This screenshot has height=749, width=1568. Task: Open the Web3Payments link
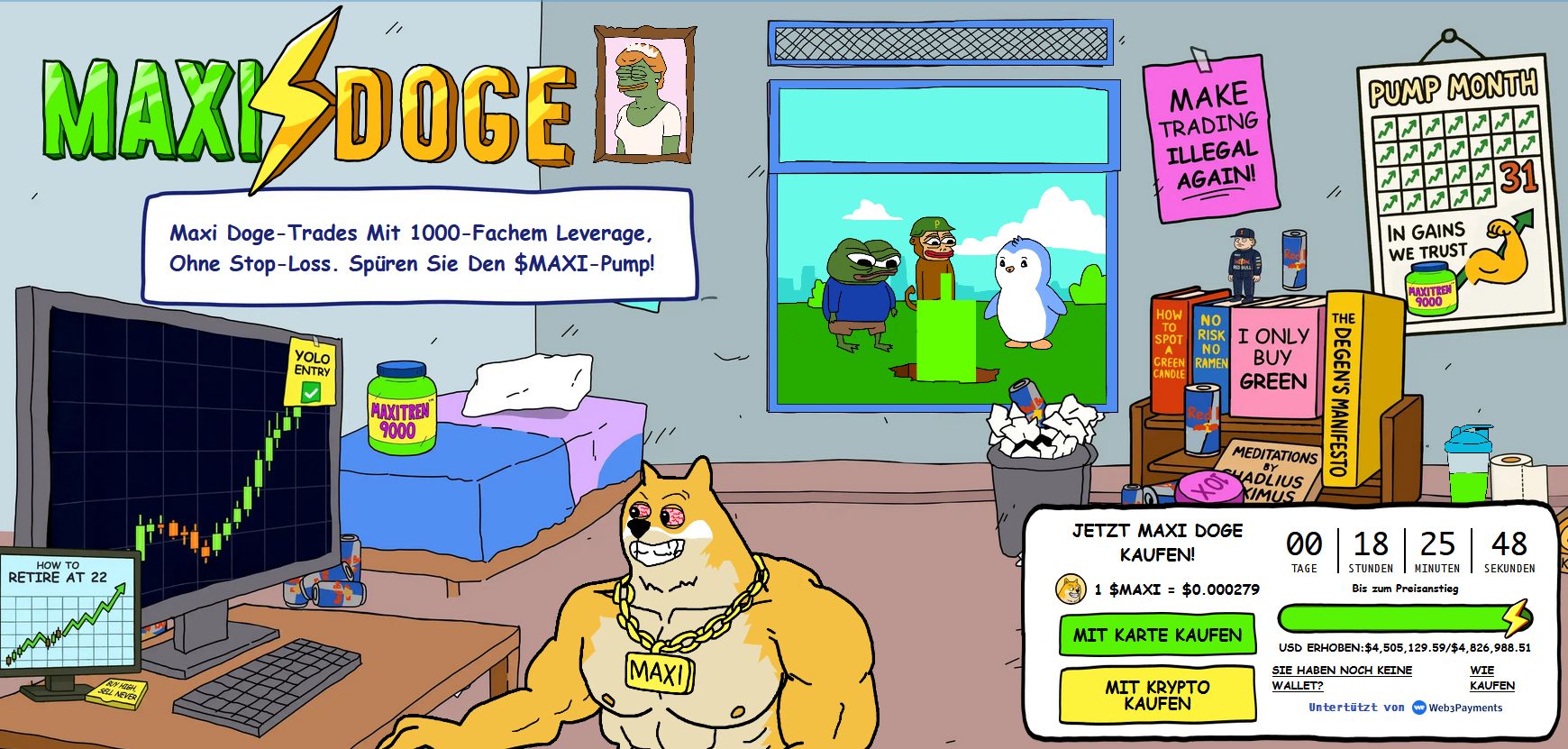(x=1457, y=708)
